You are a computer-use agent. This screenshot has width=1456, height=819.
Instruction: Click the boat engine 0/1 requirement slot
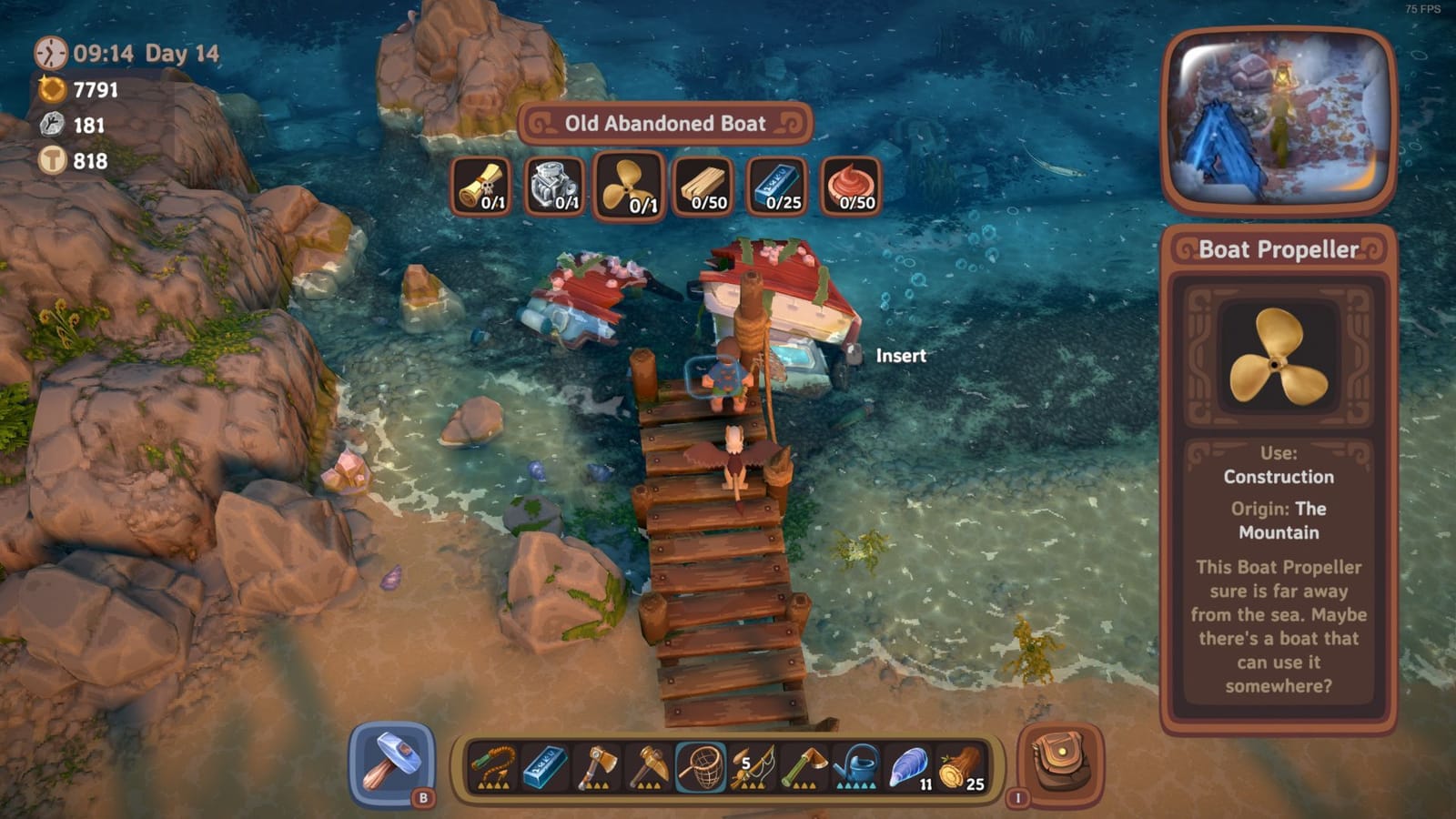[x=553, y=187]
